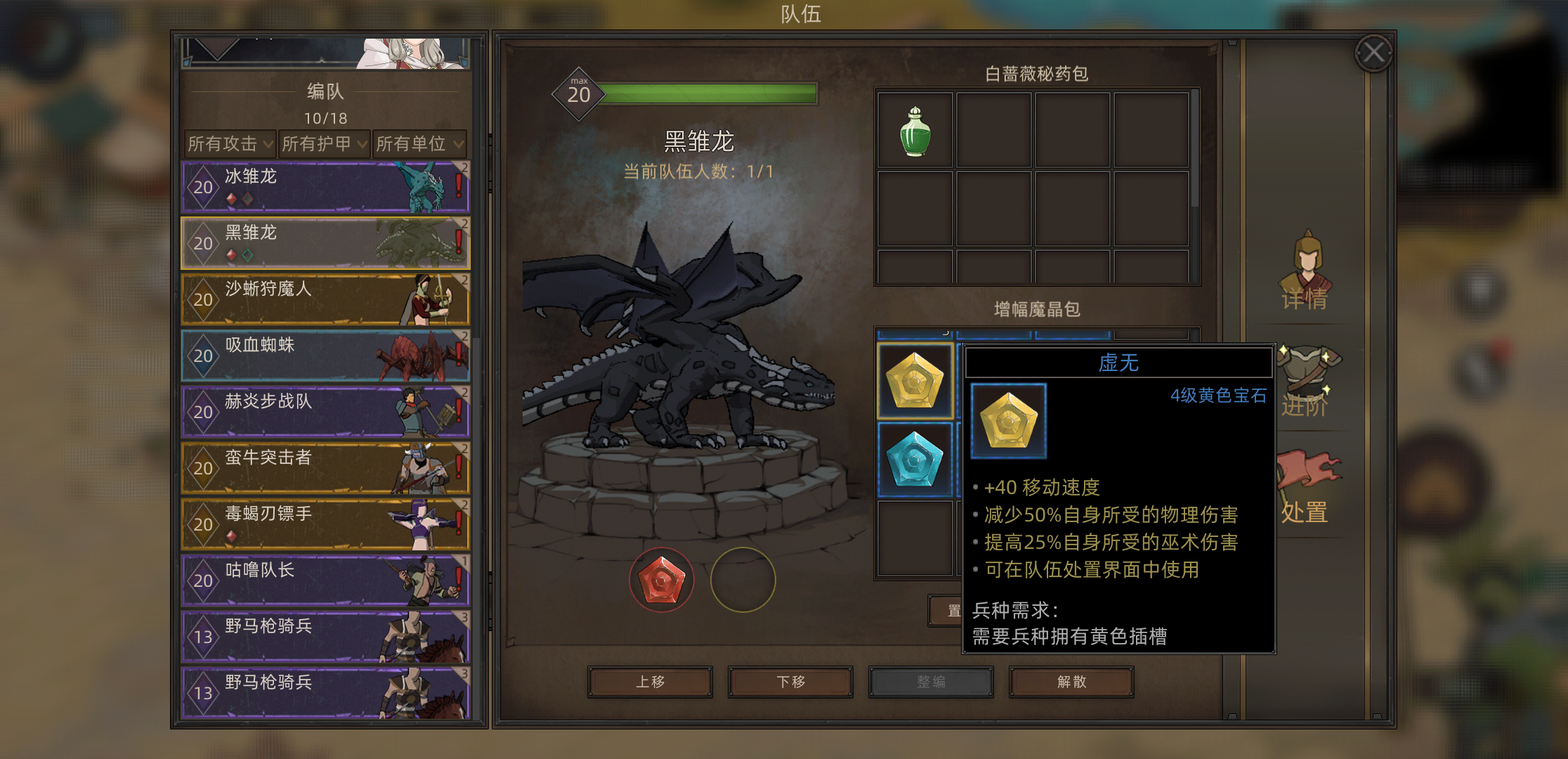
Task: Click the red gem socket below the dragon
Action: coord(662,578)
